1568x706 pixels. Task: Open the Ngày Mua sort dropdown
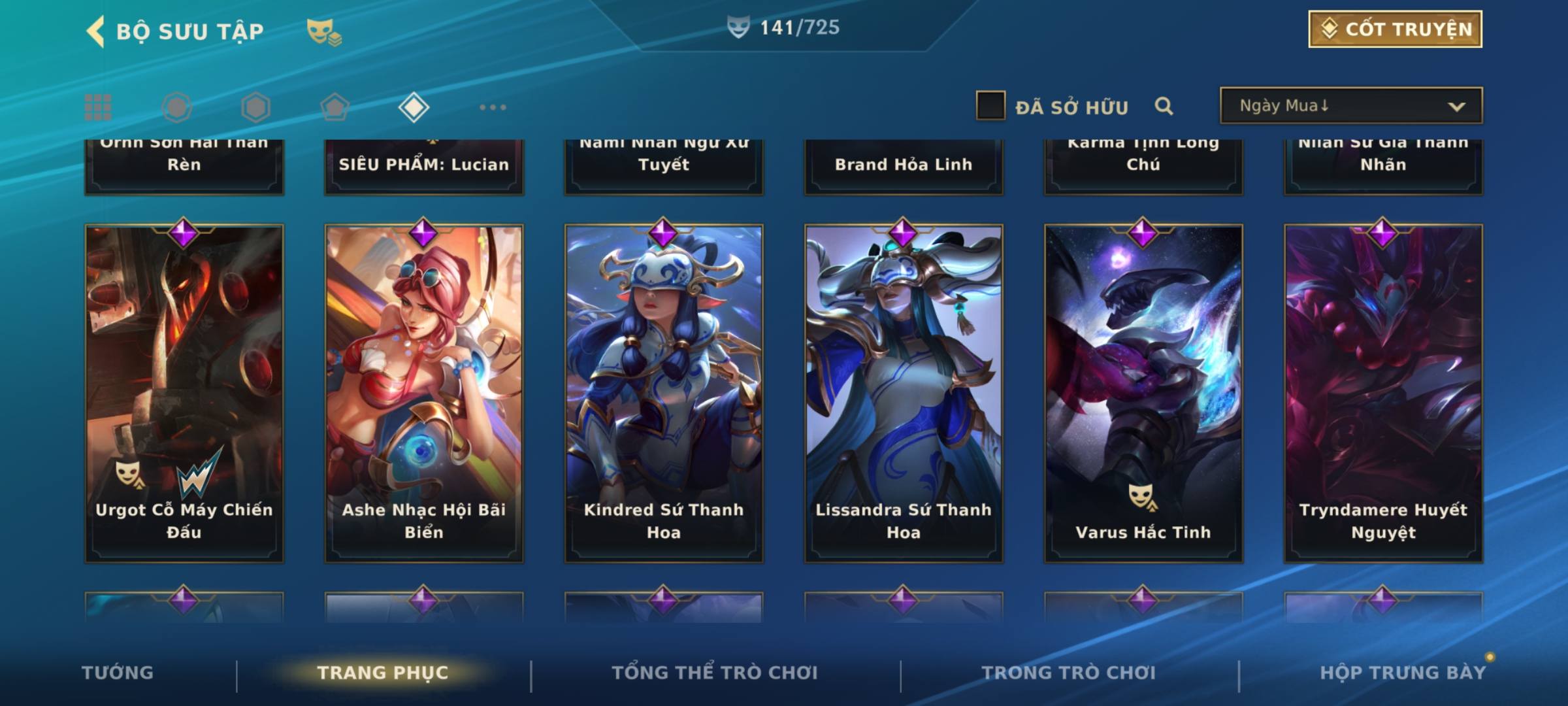tap(1350, 106)
